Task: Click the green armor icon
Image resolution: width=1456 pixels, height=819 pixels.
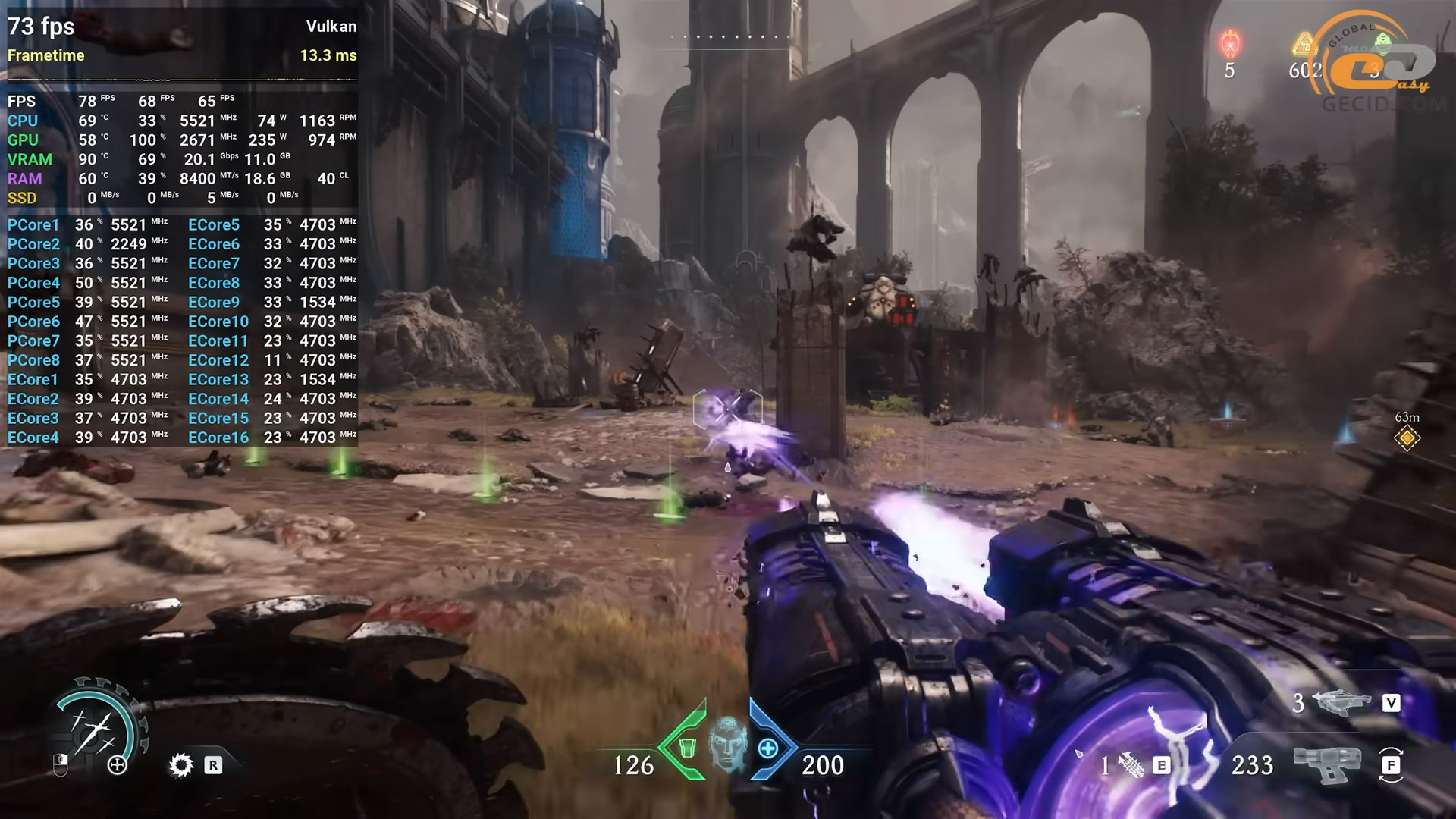Action: [687, 748]
